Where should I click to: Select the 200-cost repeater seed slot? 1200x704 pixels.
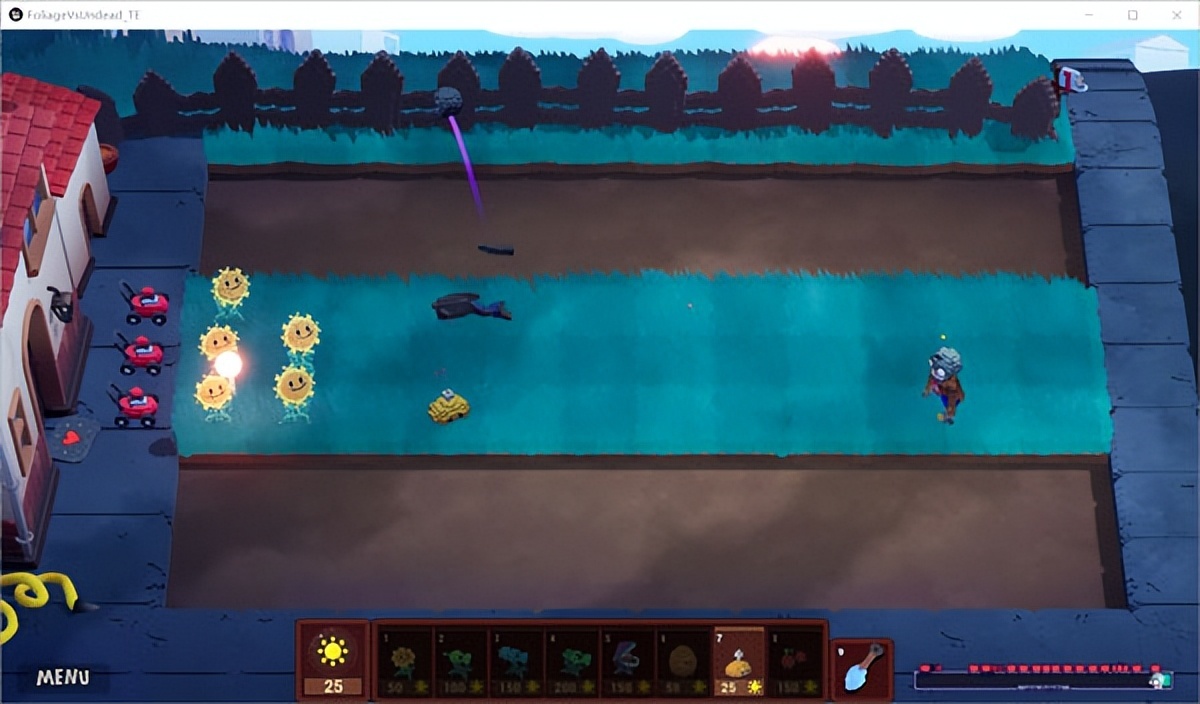pyautogui.click(x=571, y=662)
